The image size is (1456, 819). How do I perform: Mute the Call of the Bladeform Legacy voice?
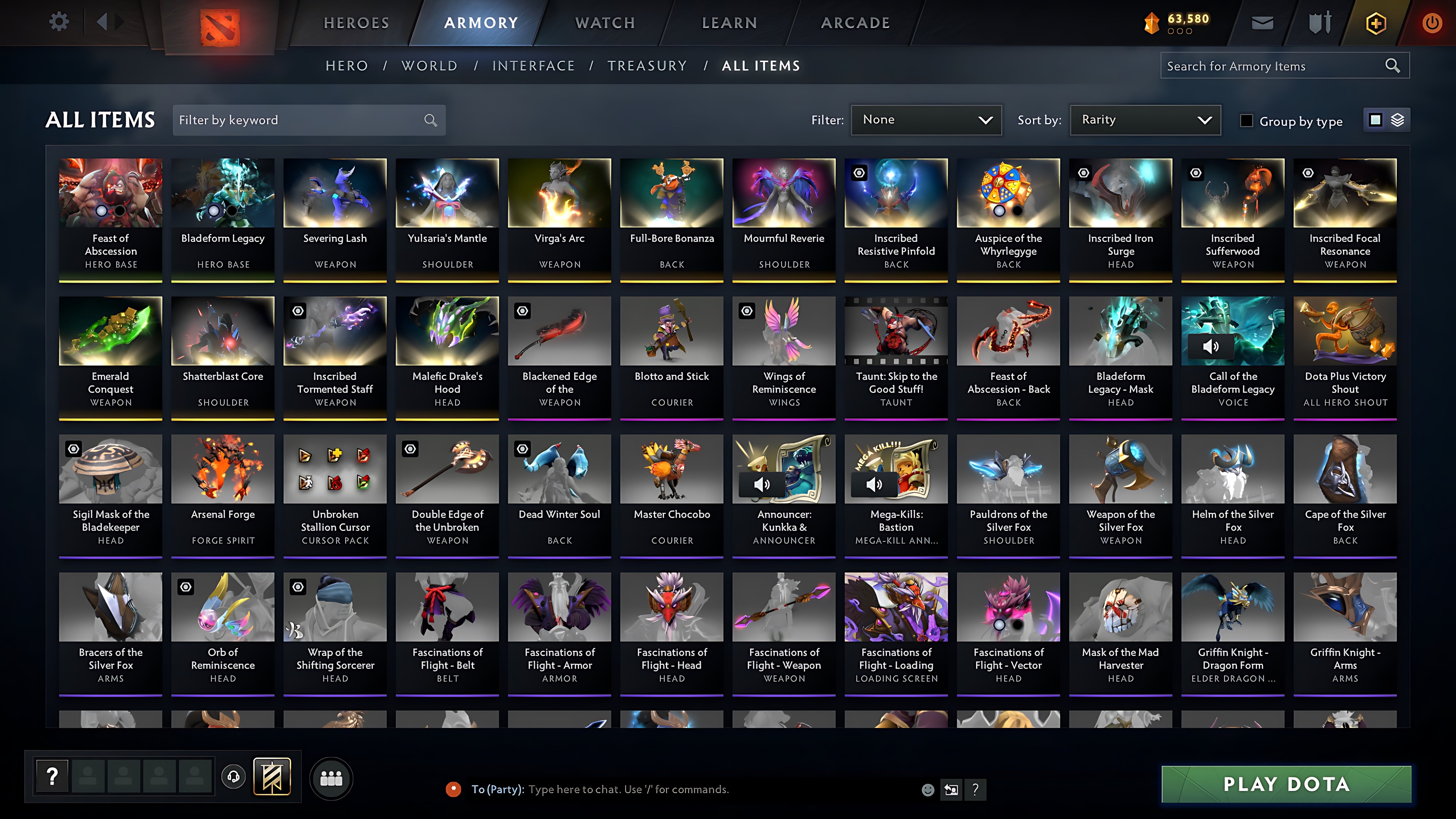(1211, 347)
